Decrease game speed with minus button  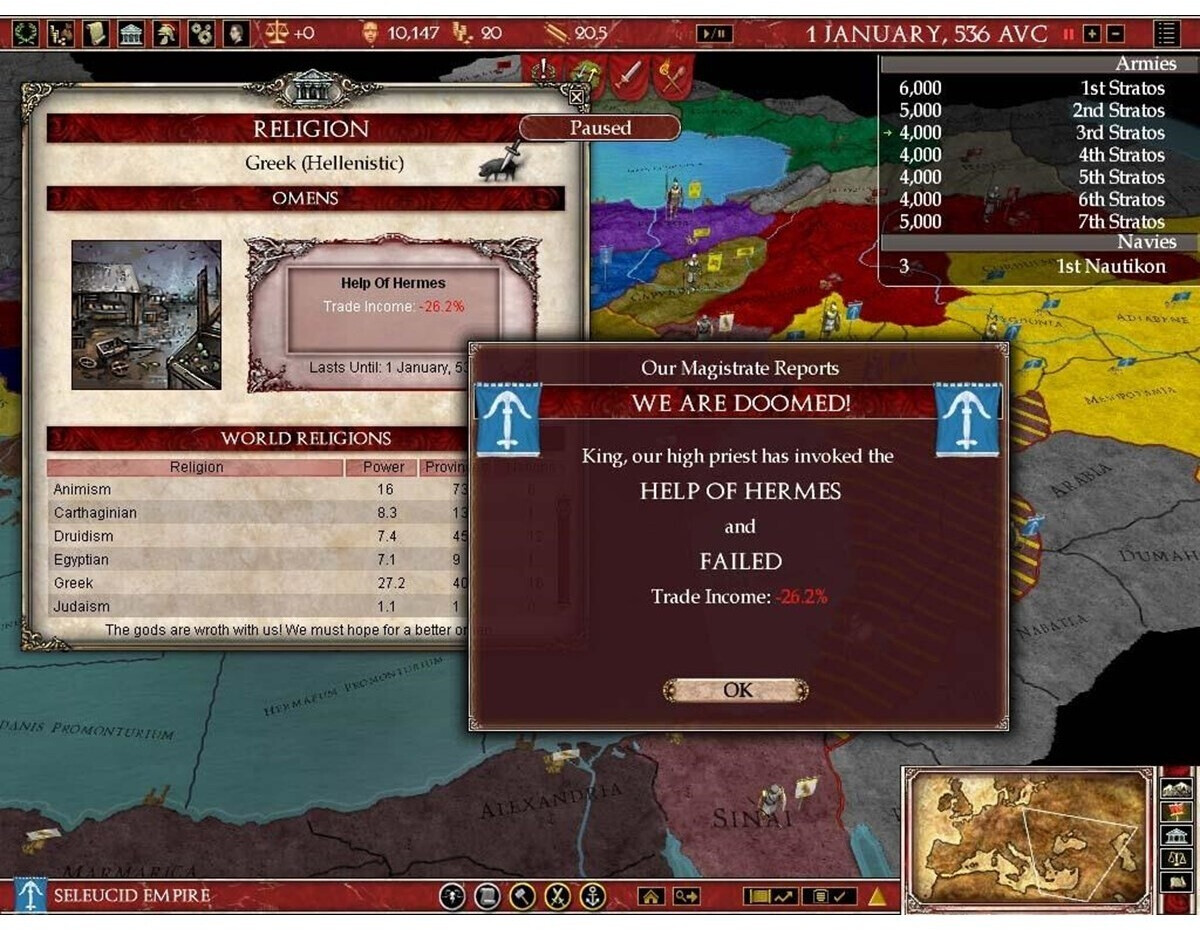(1115, 34)
